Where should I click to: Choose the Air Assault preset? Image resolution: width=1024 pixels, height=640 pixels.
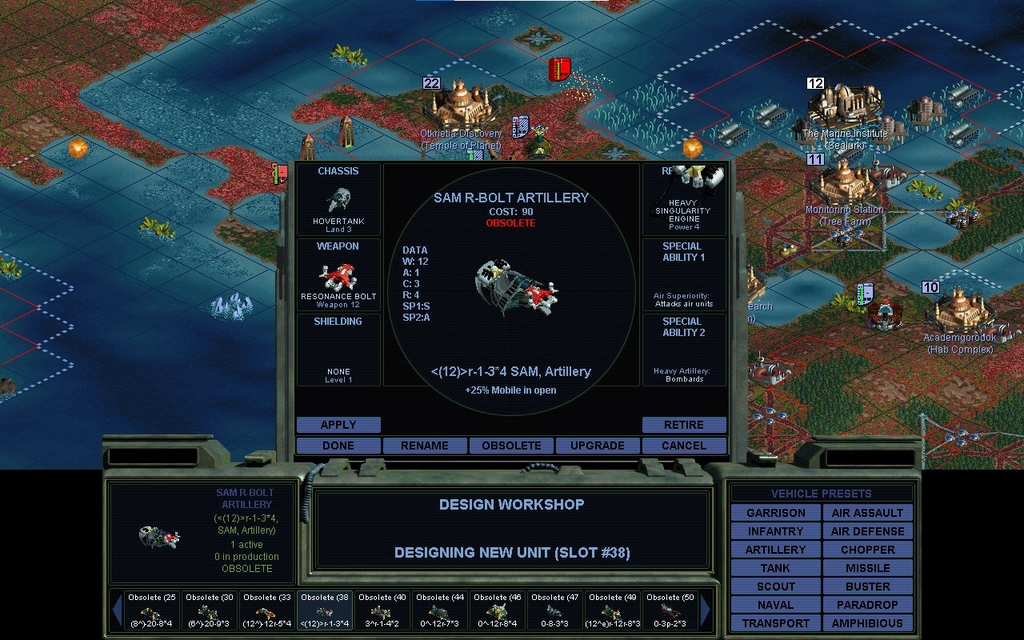pyautogui.click(x=867, y=513)
